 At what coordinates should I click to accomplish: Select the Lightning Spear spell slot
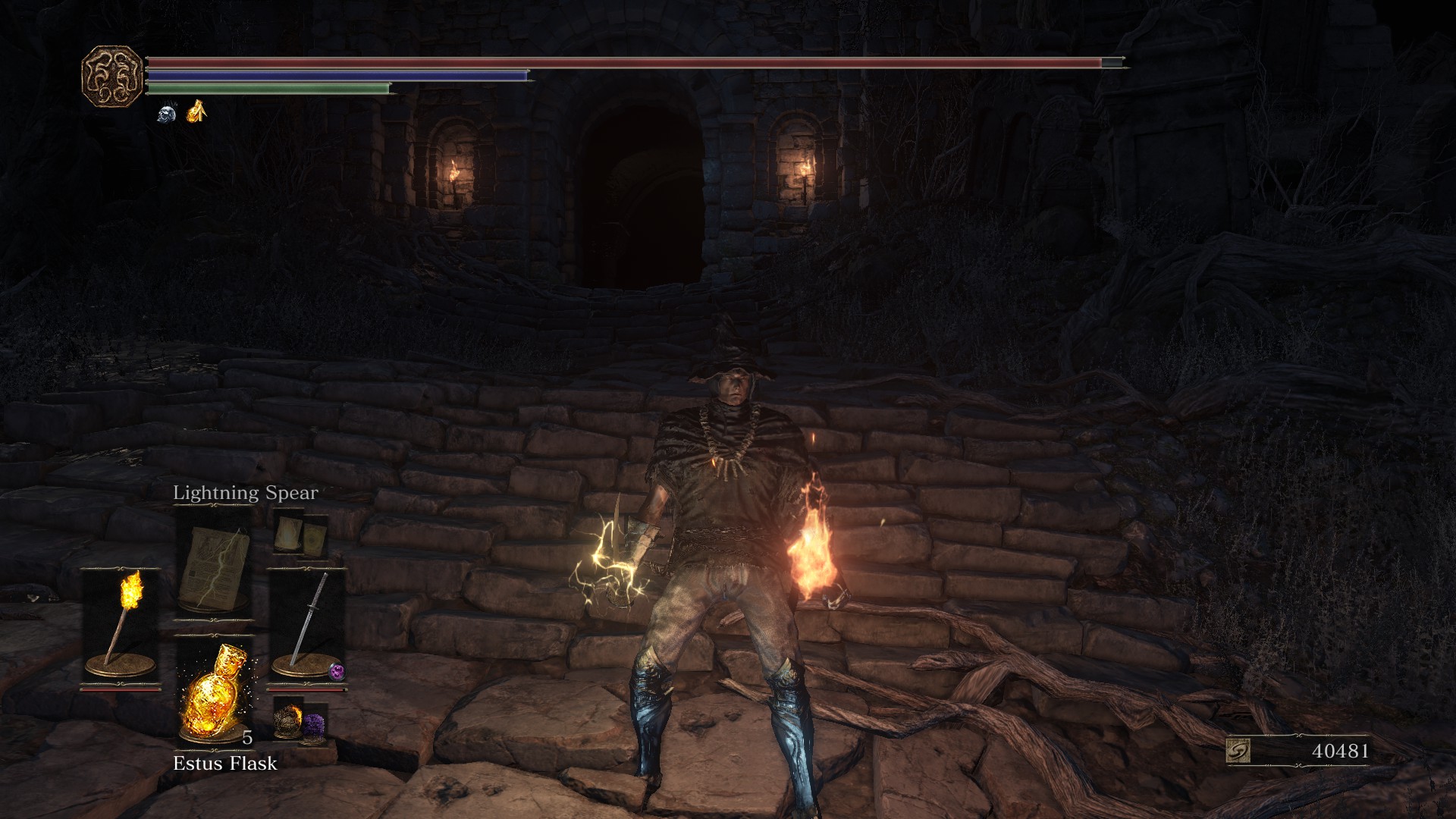tap(215, 565)
